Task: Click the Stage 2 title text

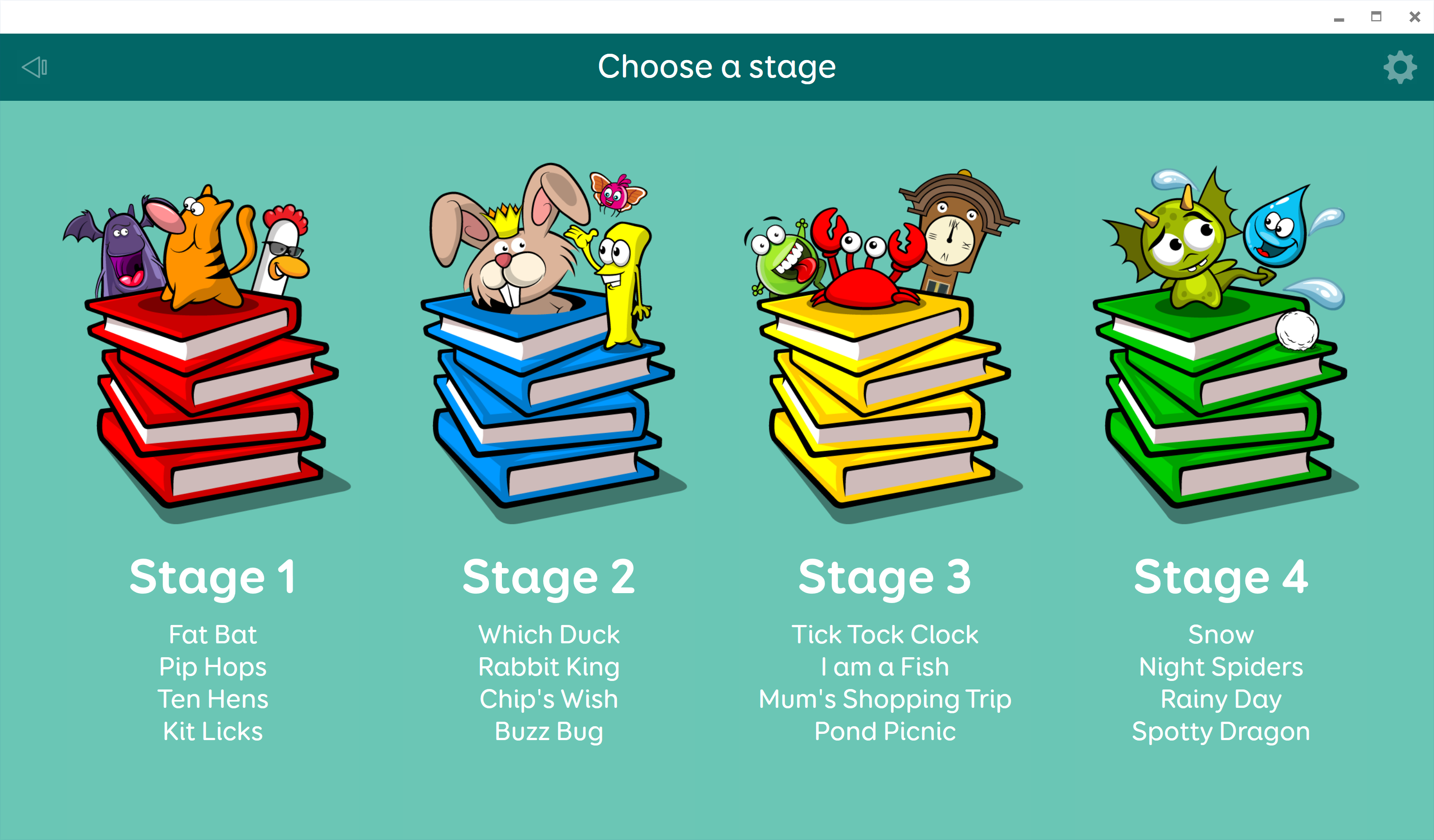Action: [x=549, y=577]
